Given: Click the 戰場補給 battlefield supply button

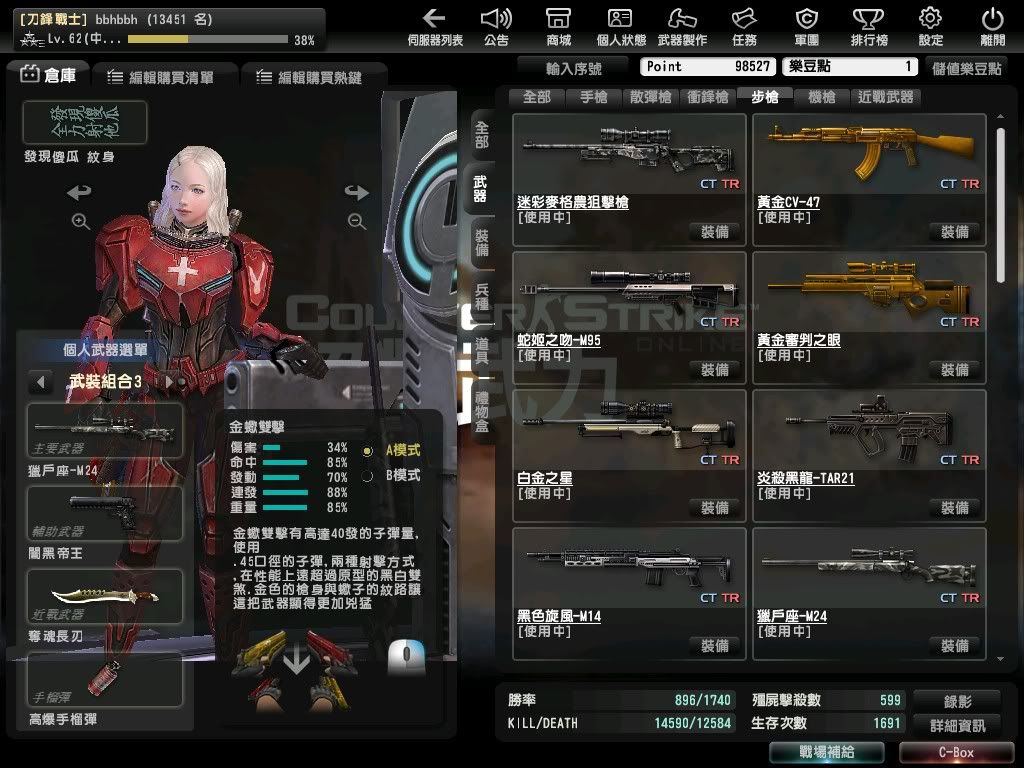Looking at the screenshot, I should click(x=825, y=752).
